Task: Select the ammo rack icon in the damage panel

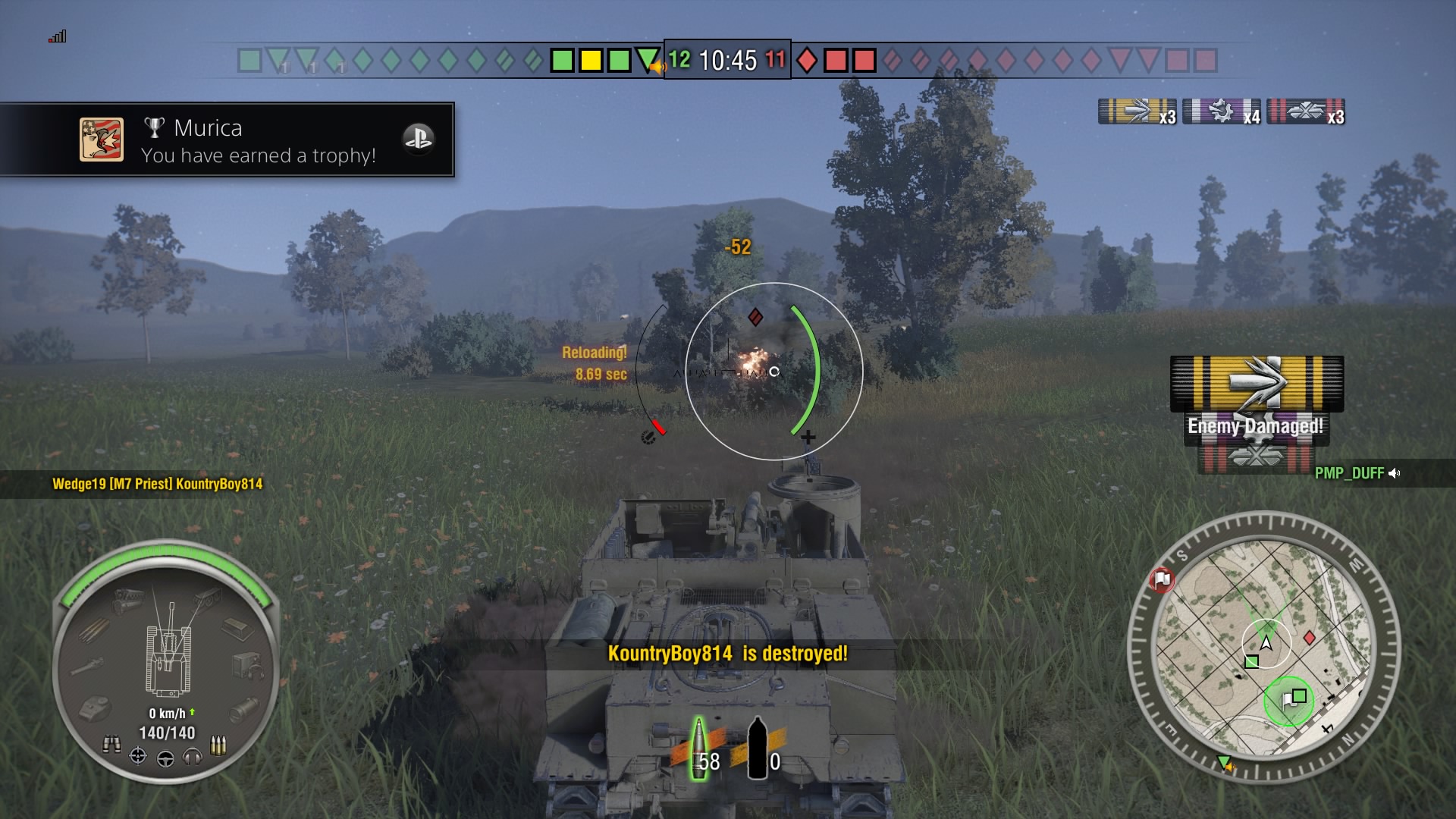Action: (93, 632)
